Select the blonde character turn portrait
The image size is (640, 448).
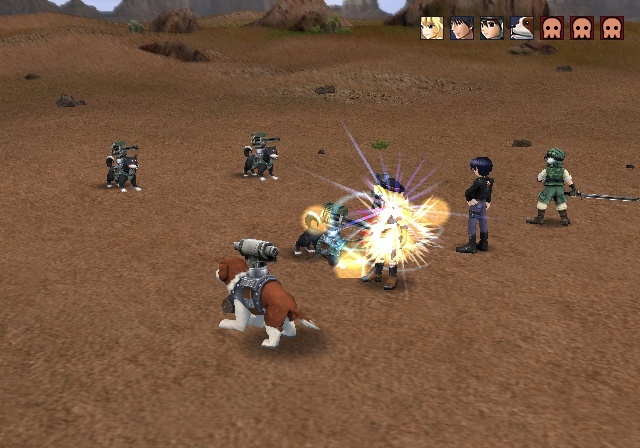[x=432, y=28]
